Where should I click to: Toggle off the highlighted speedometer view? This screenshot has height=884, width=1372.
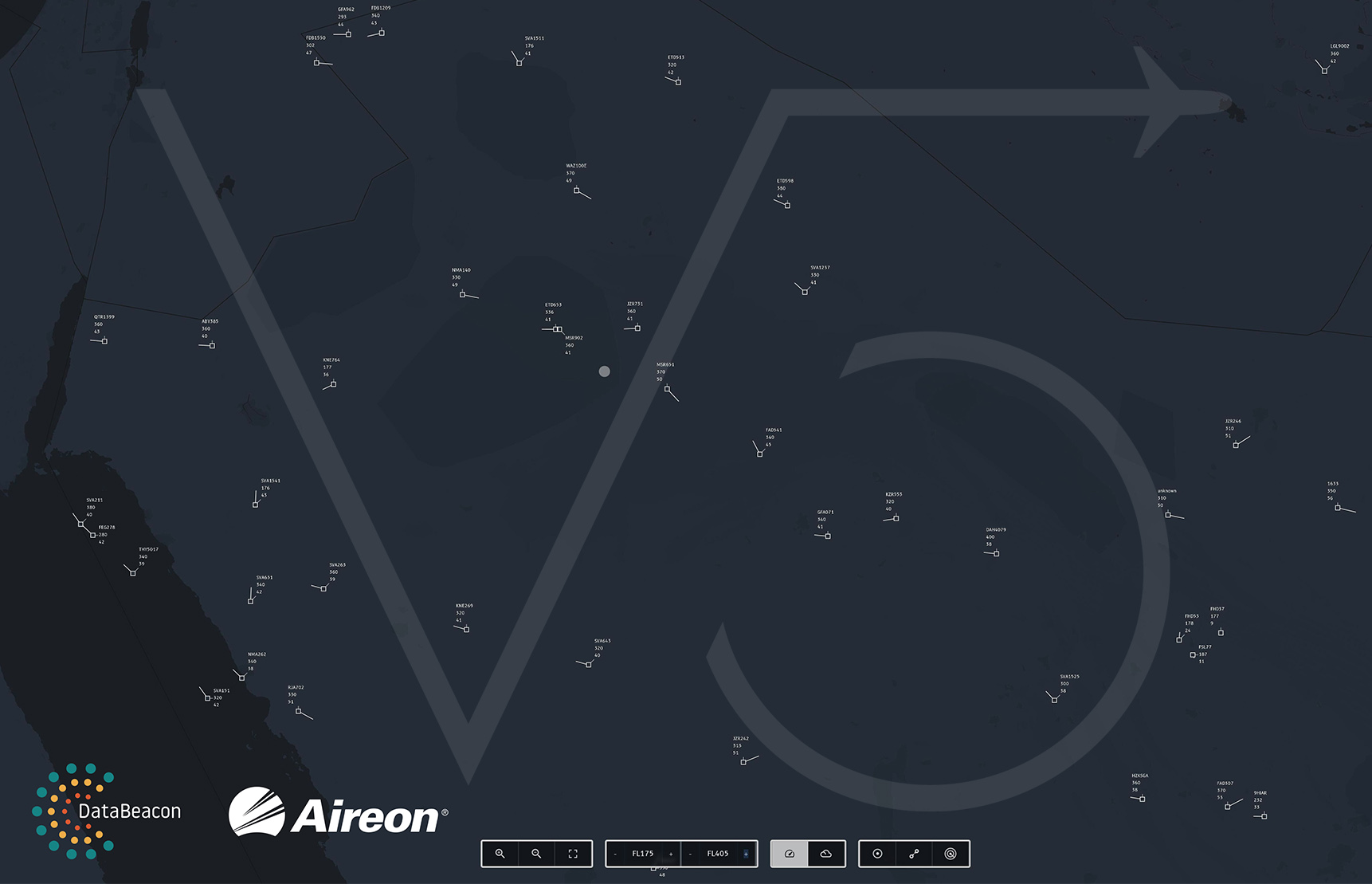point(789,853)
